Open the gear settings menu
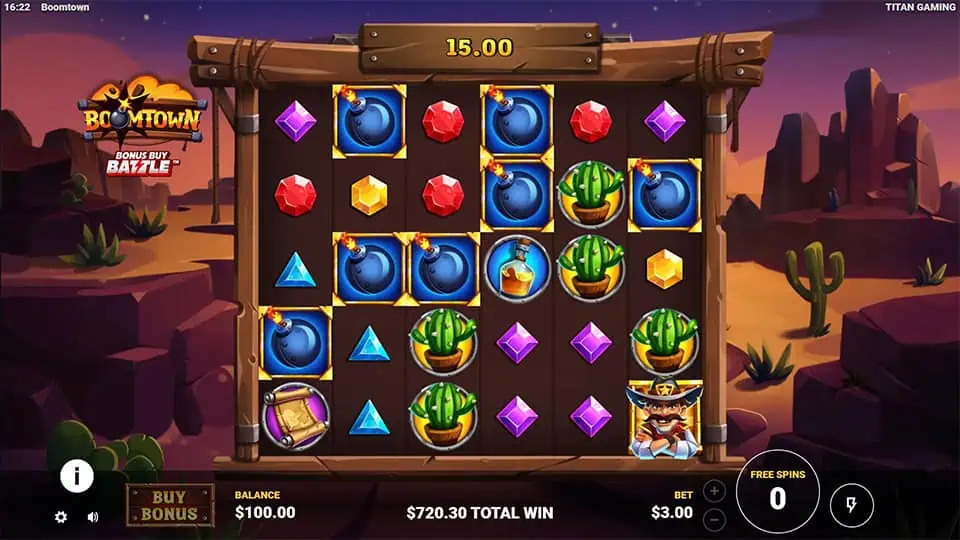The width and height of the screenshot is (960, 540). tap(61, 517)
